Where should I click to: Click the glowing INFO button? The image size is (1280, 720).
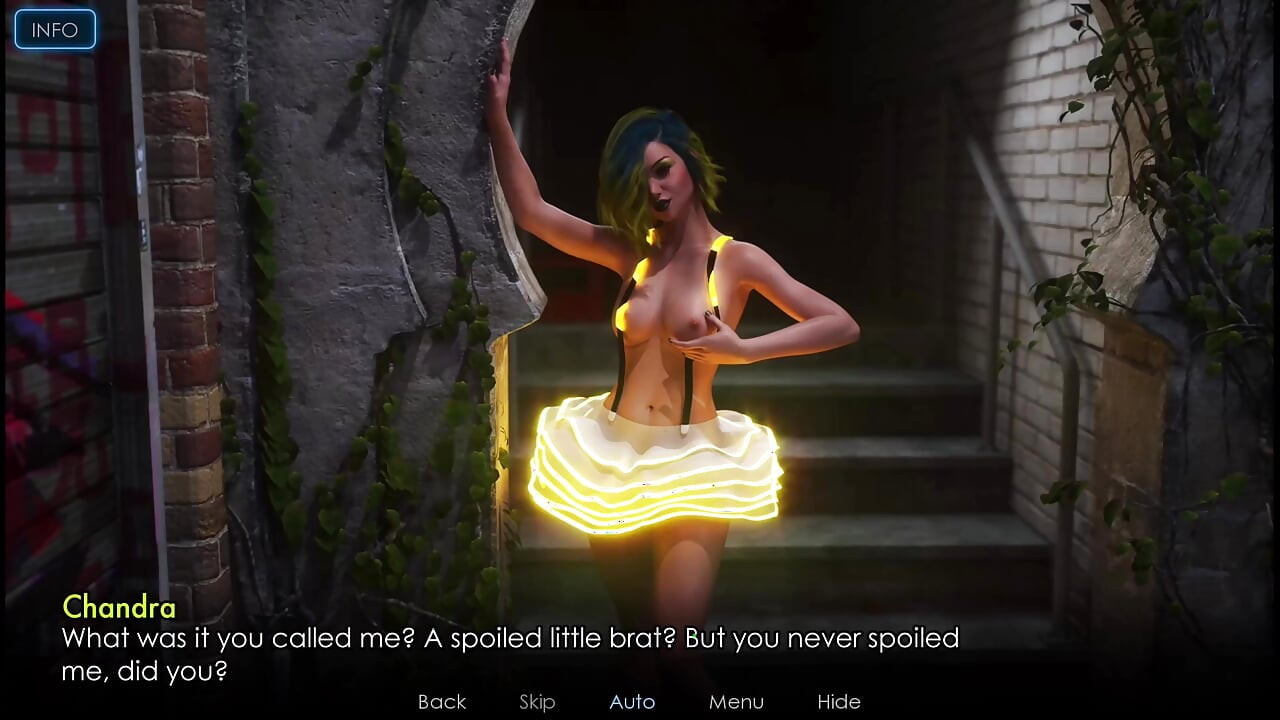(54, 29)
